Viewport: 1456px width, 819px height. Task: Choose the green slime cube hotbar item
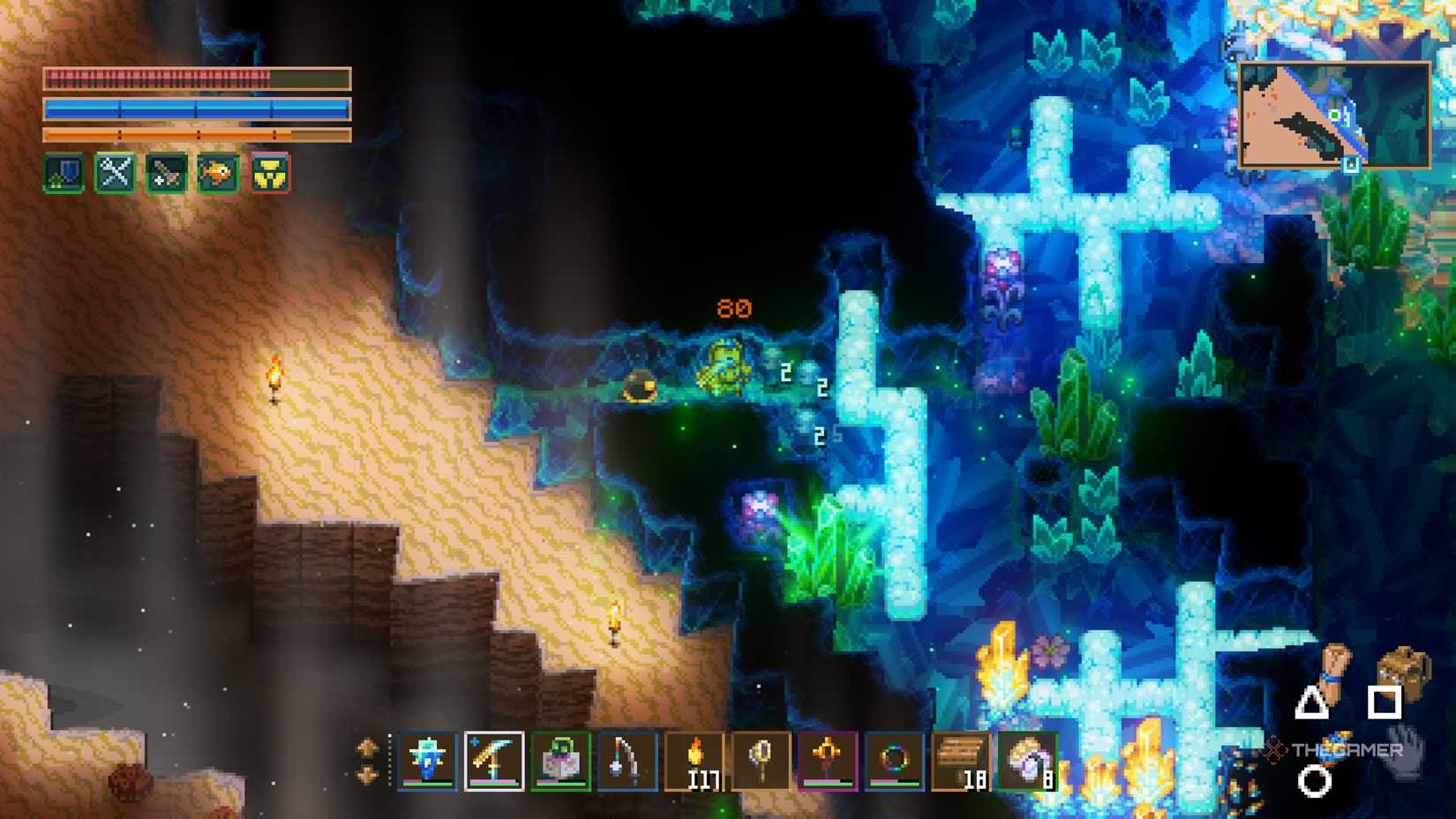[x=561, y=760]
